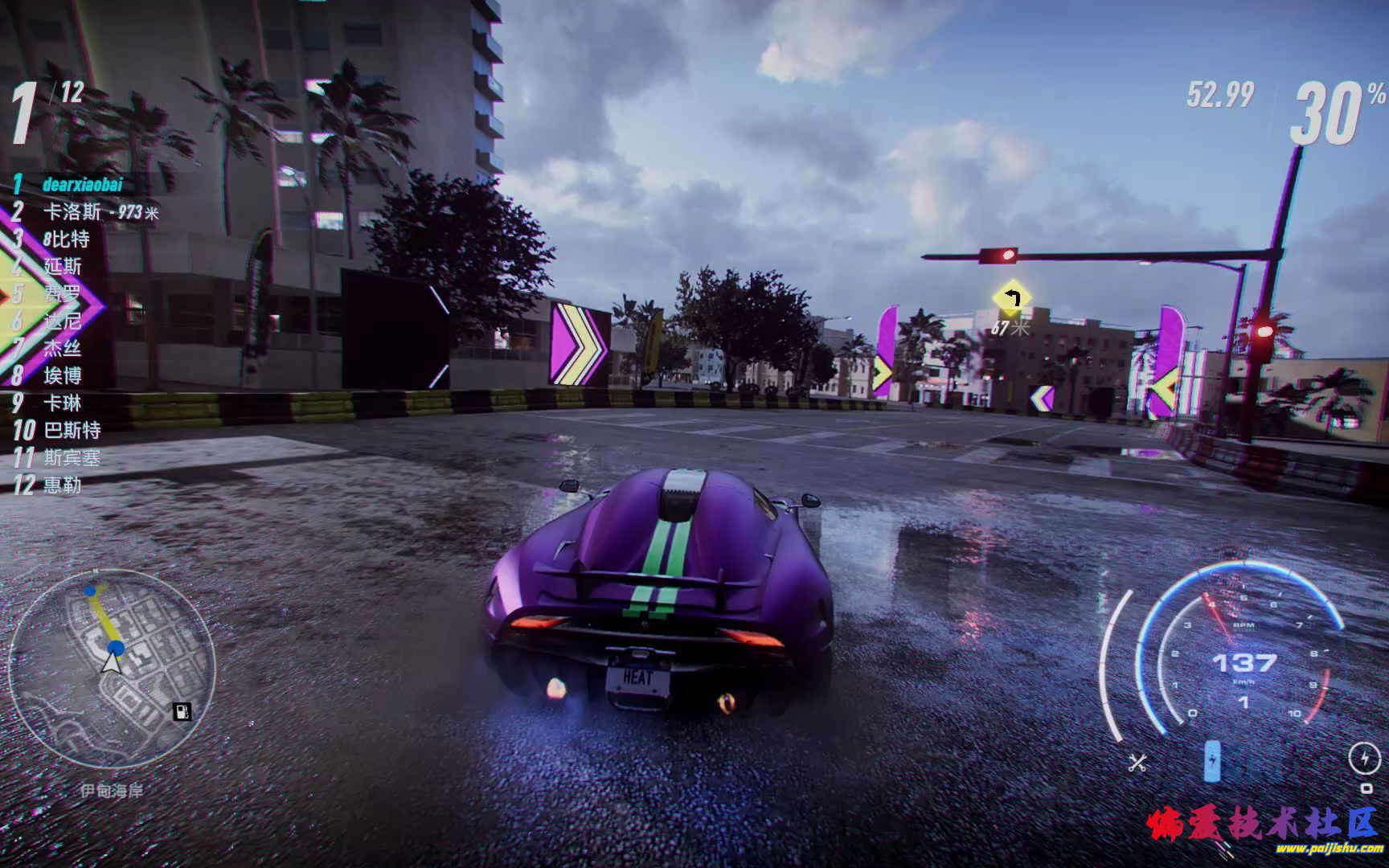
Task: Pick racer 巴斯特 in tenth place
Action: click(x=72, y=431)
